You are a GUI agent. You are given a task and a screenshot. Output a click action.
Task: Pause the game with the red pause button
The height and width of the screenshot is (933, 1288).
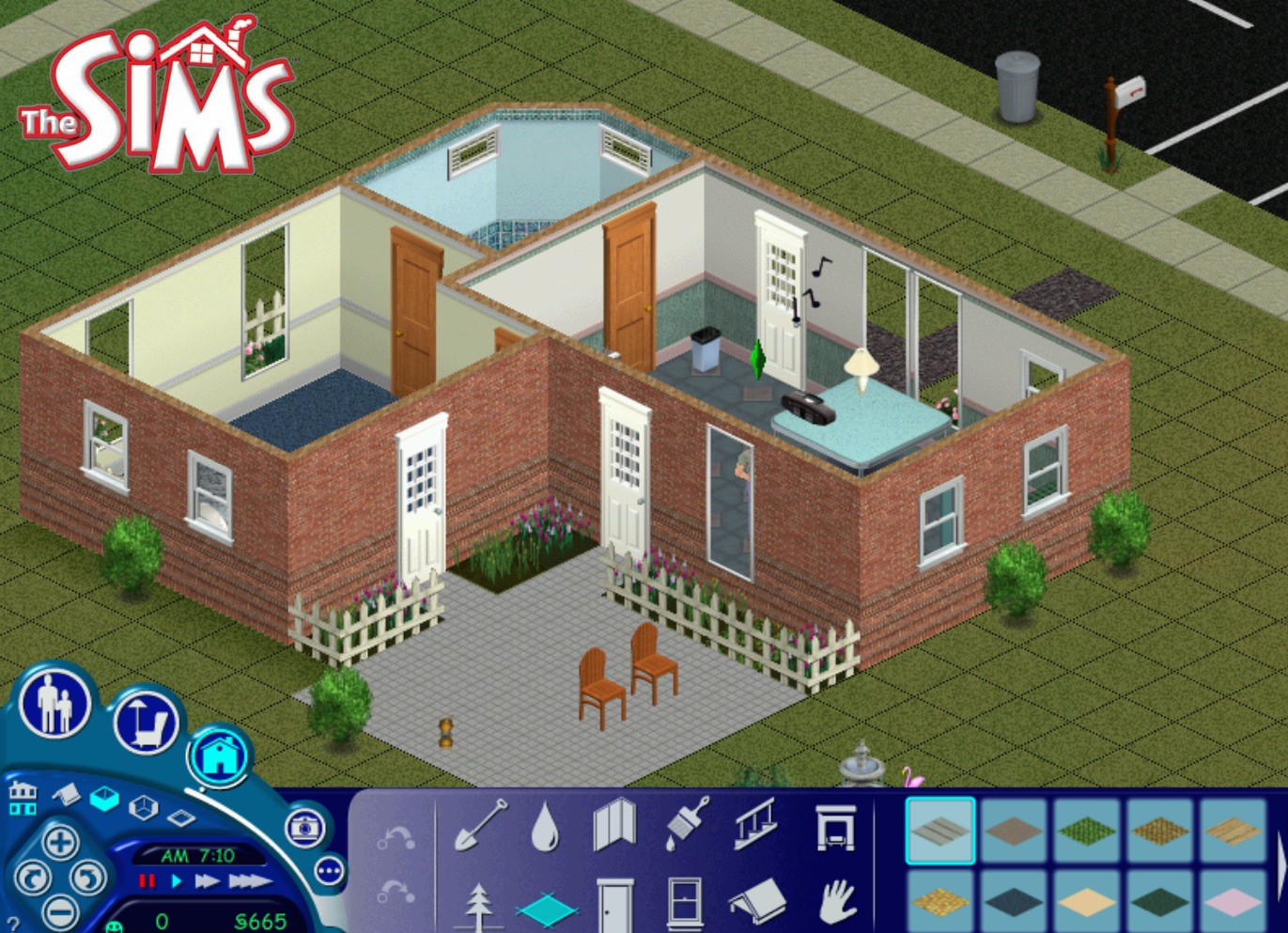[x=147, y=881]
